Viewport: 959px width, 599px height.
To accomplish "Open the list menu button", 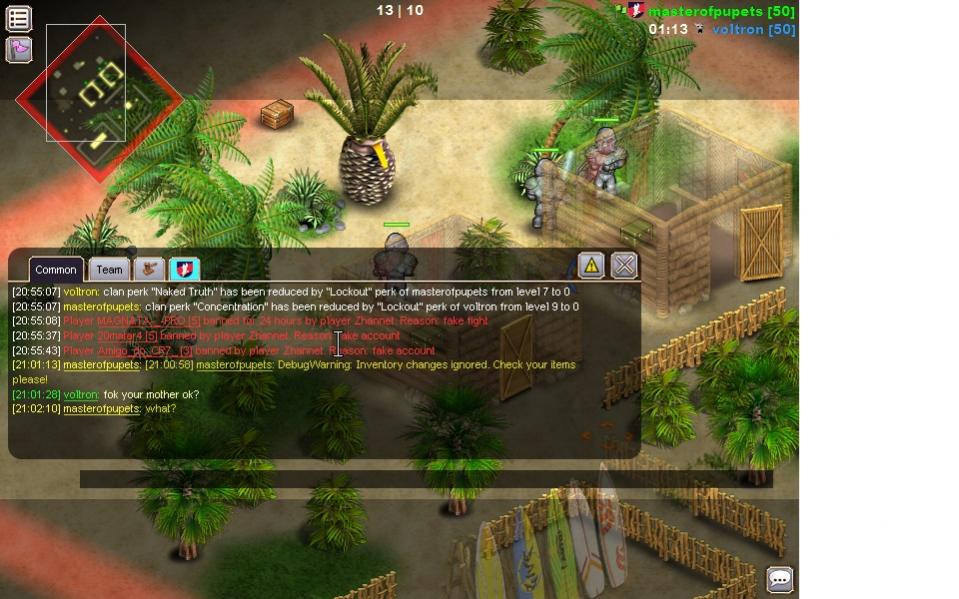I will click(x=19, y=18).
